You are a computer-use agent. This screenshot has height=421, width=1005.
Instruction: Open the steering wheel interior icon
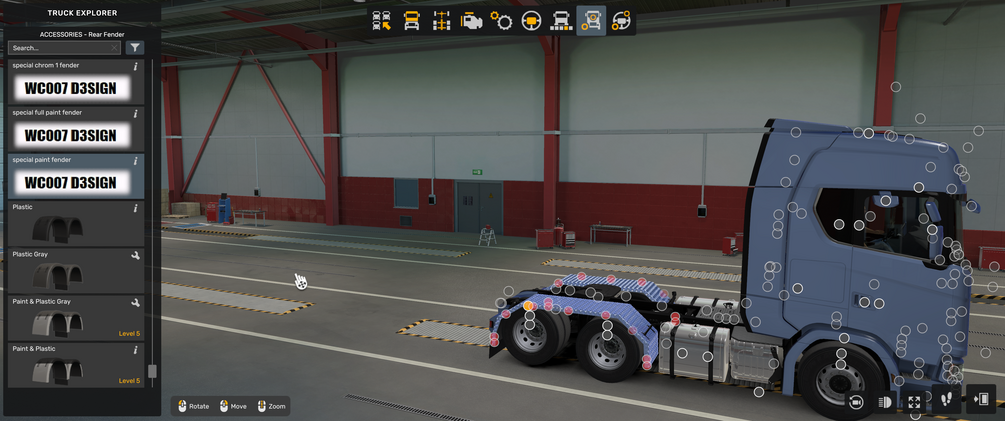pos(531,21)
